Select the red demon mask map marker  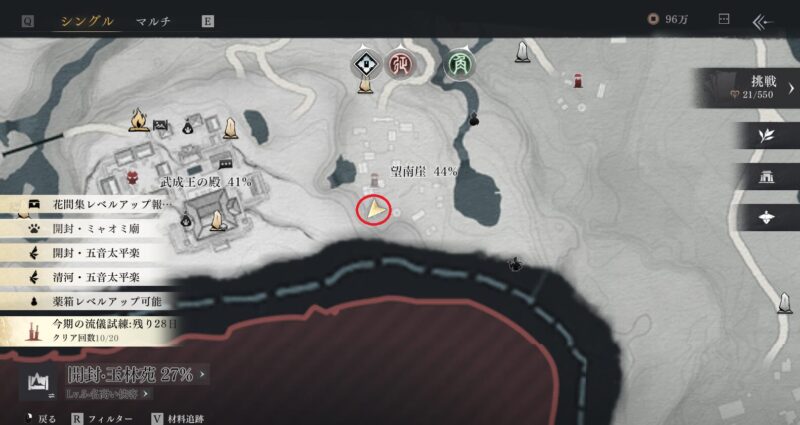133,177
